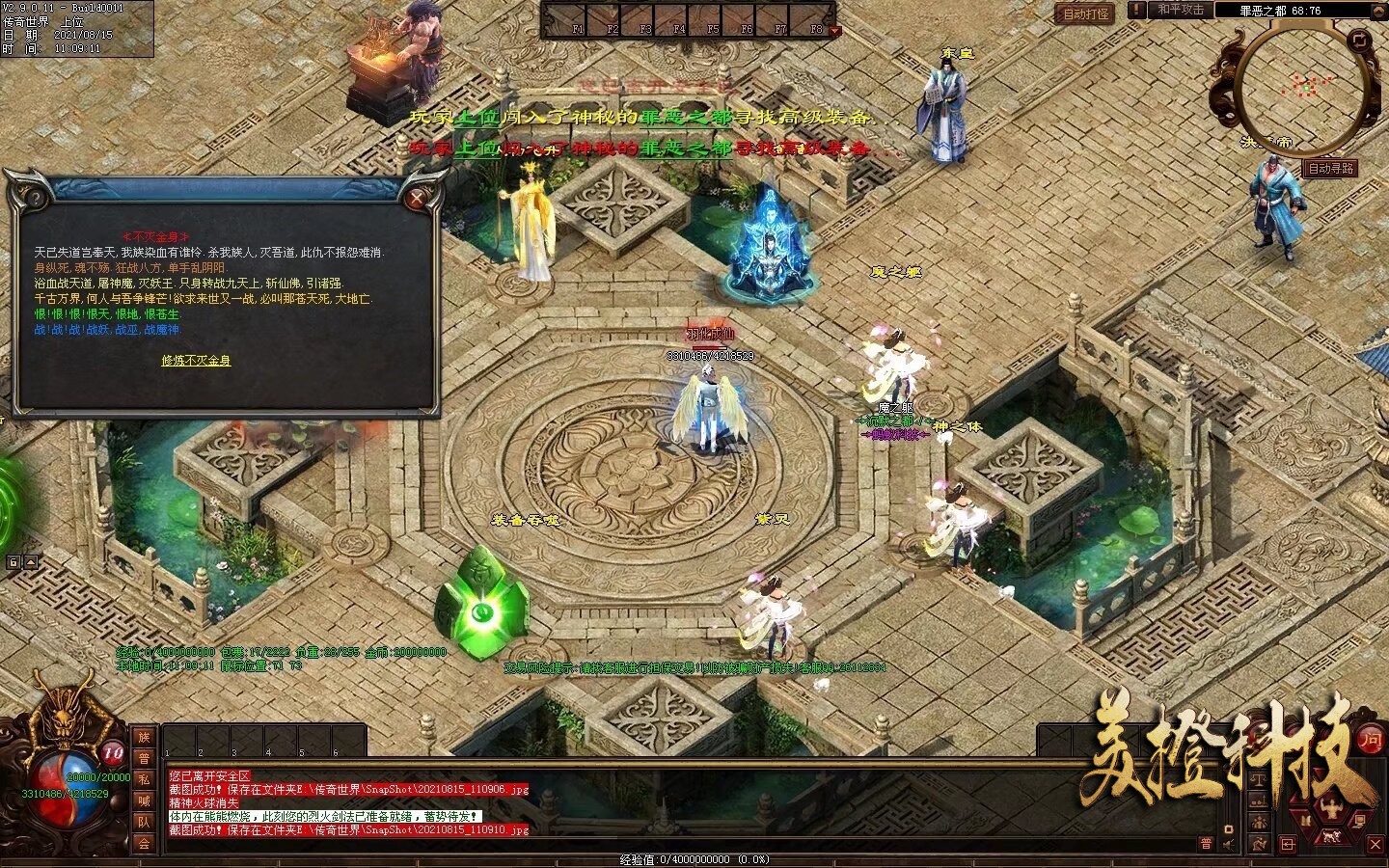Close the 不灭金身 dialogue panel
Screen dimensions: 1389x868
click(x=417, y=200)
